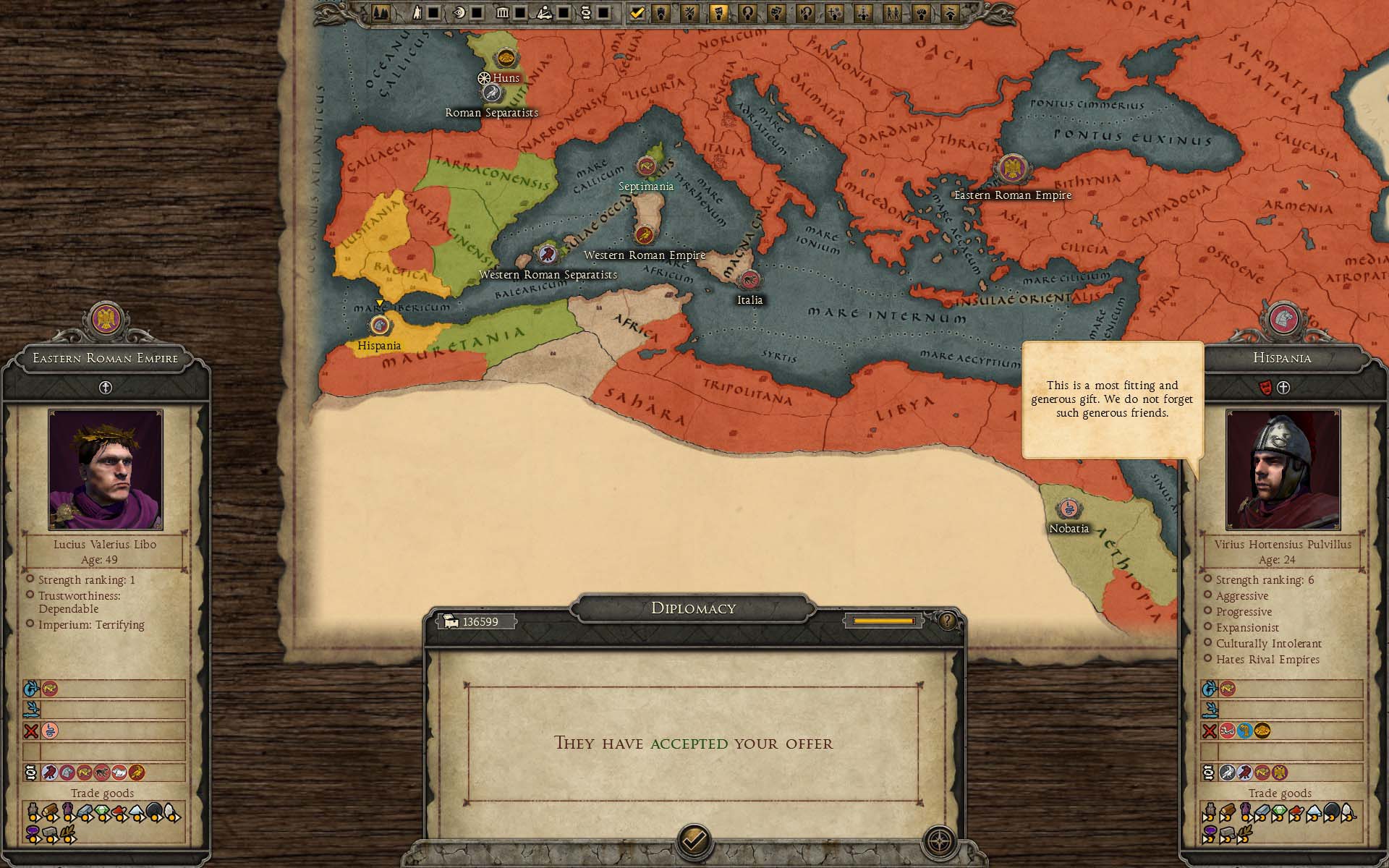
Task: Choose the Italia faction marker
Action: click(749, 280)
